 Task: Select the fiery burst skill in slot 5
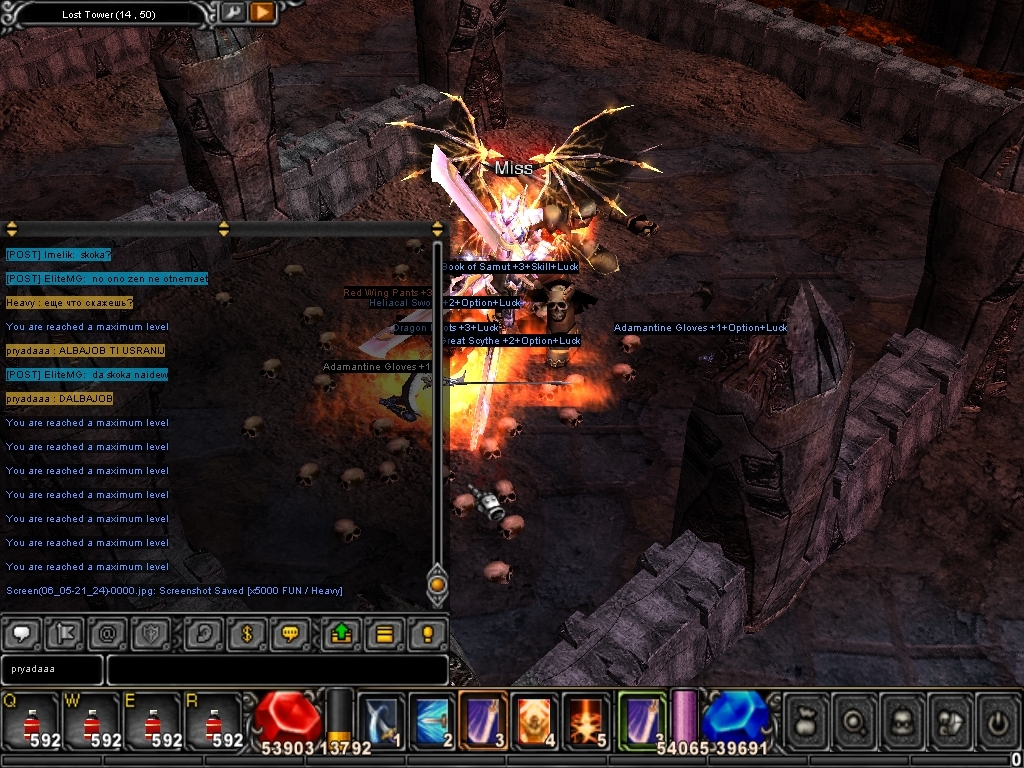(585, 720)
